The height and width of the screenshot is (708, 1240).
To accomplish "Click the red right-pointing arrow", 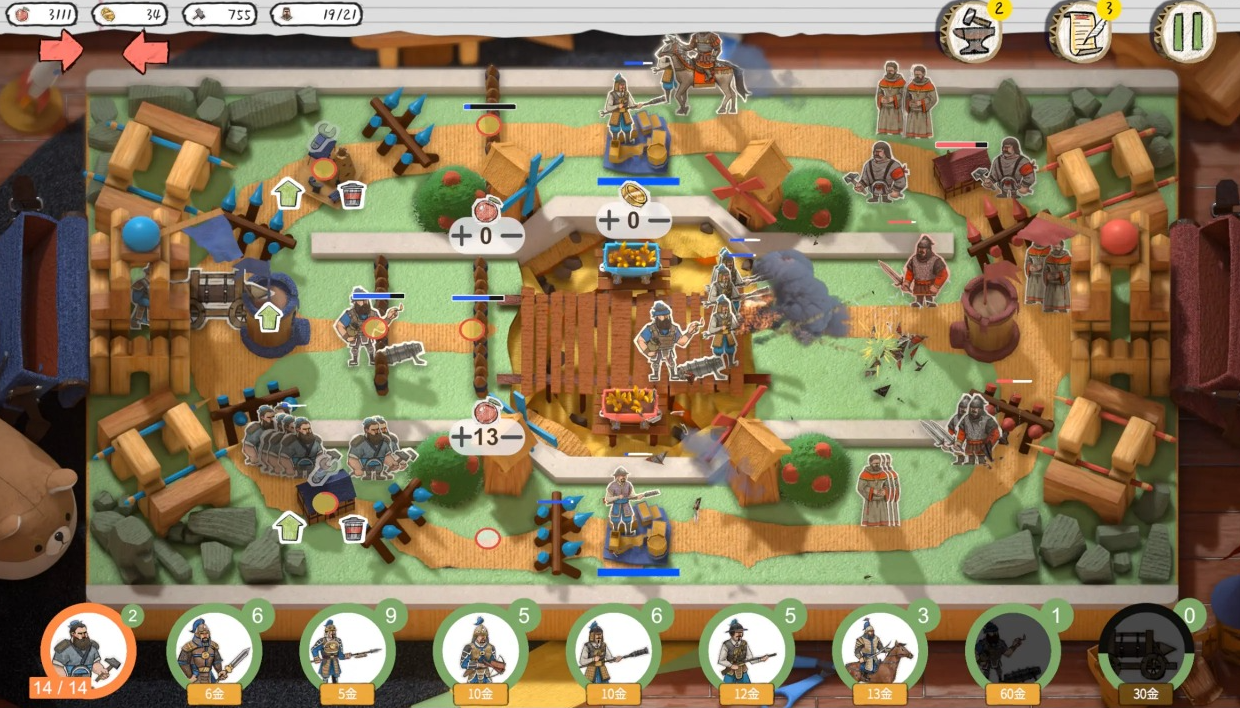I will click(x=61, y=50).
